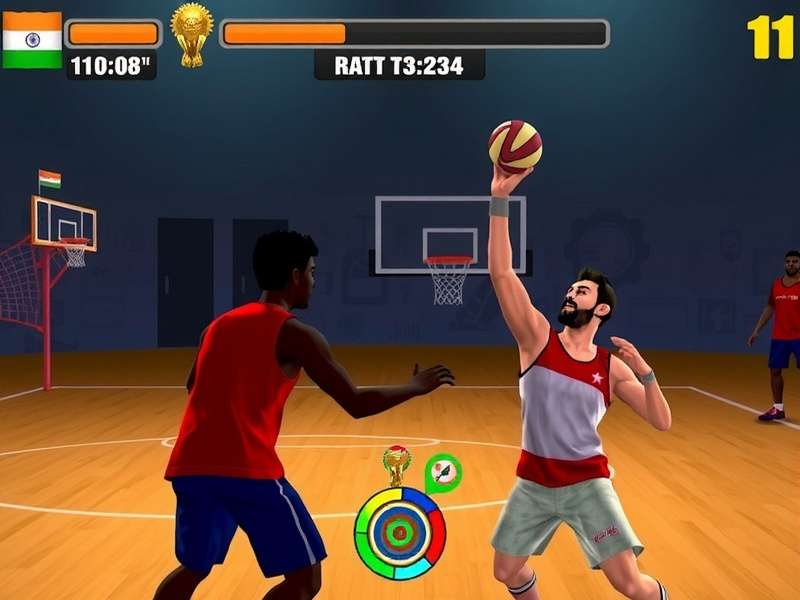Click the small trophy icon above the wheel
Image resolution: width=800 pixels, height=600 pixels.
(x=397, y=464)
